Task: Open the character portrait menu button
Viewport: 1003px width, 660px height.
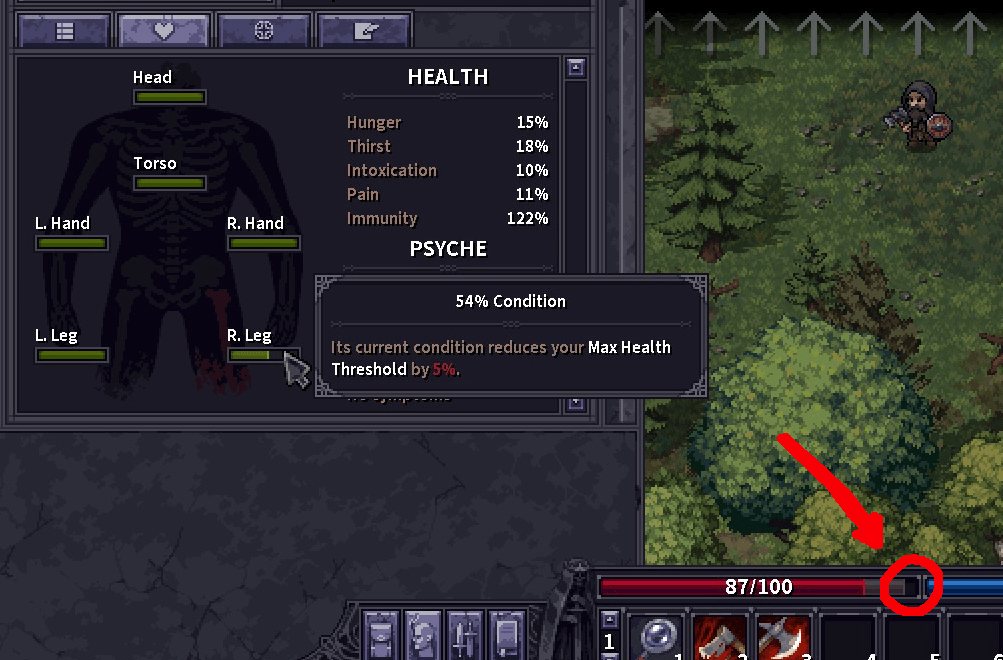Action: [x=423, y=636]
